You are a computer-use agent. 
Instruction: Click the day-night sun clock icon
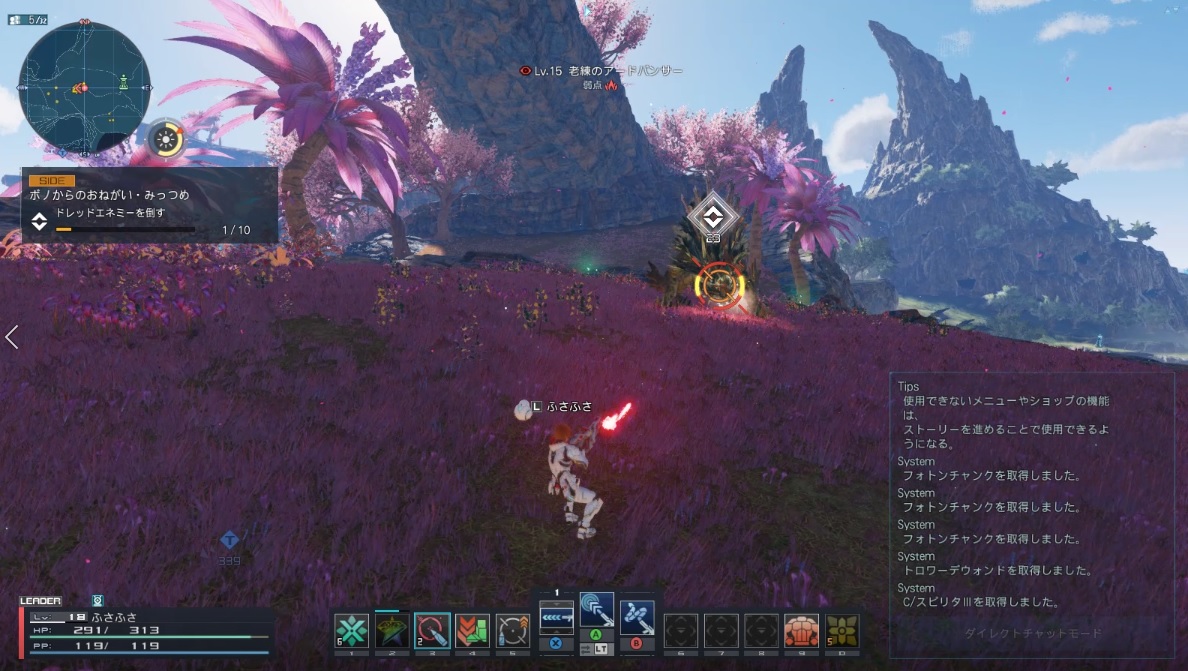165,138
